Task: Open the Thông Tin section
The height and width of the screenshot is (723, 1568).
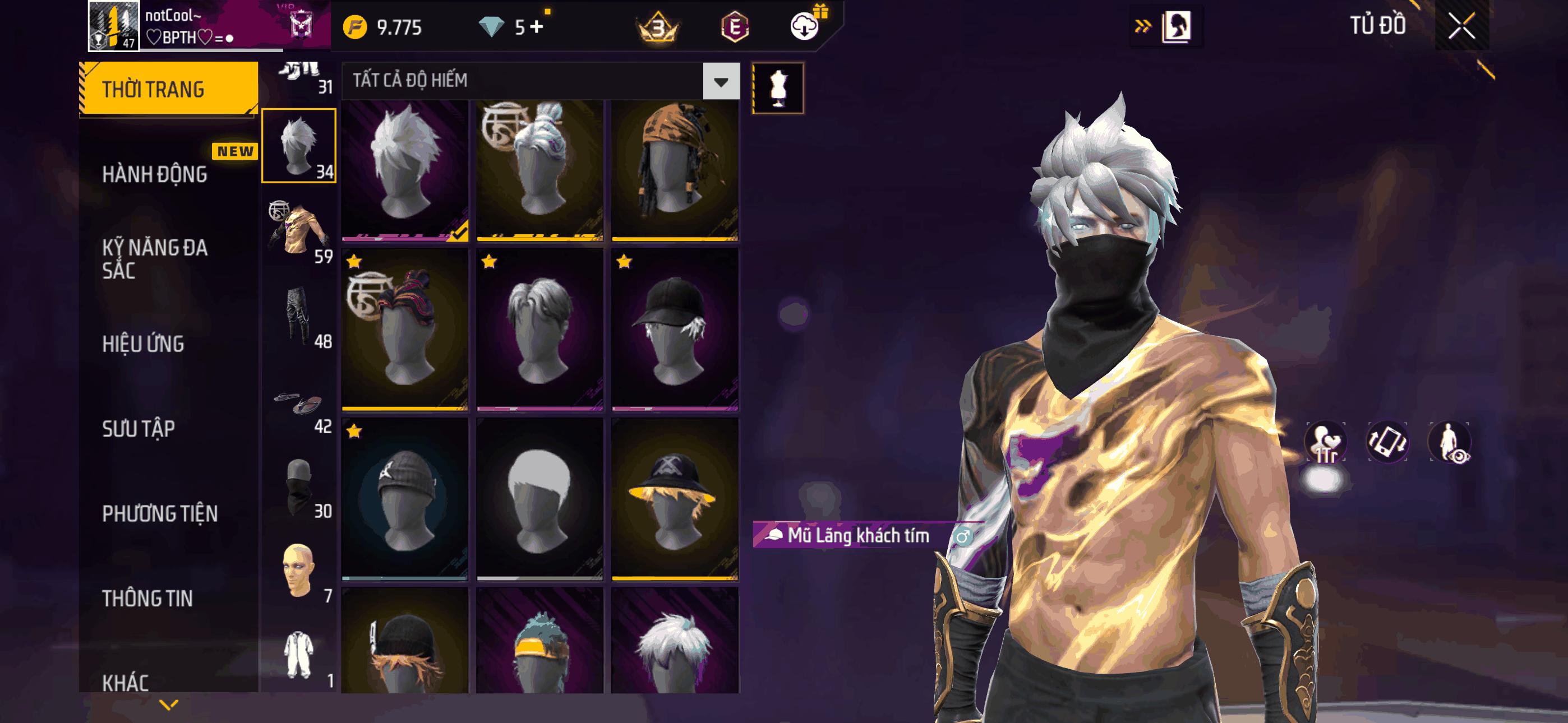Action: click(x=147, y=598)
